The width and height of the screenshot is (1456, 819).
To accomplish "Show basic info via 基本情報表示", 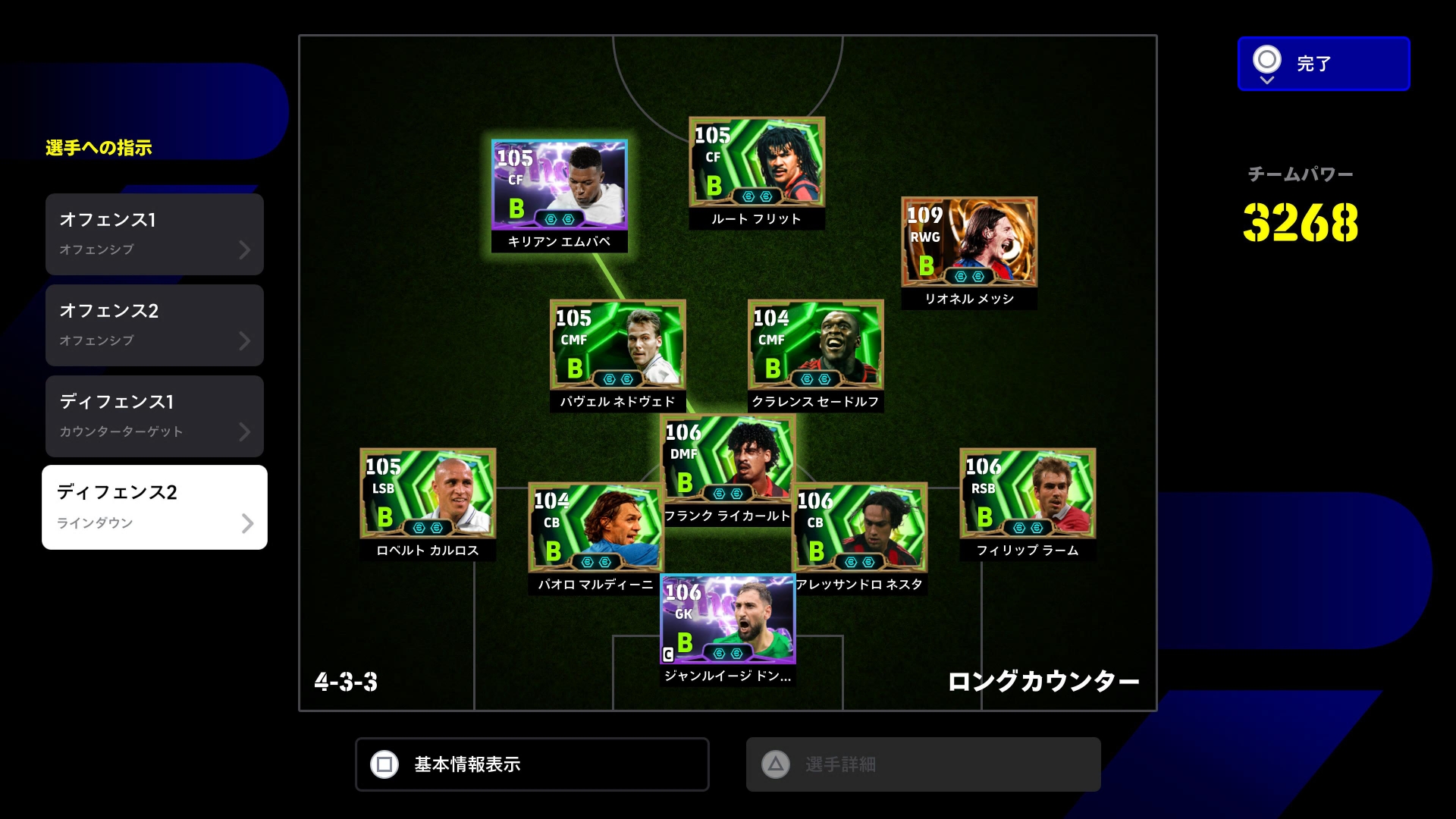I will [x=532, y=764].
